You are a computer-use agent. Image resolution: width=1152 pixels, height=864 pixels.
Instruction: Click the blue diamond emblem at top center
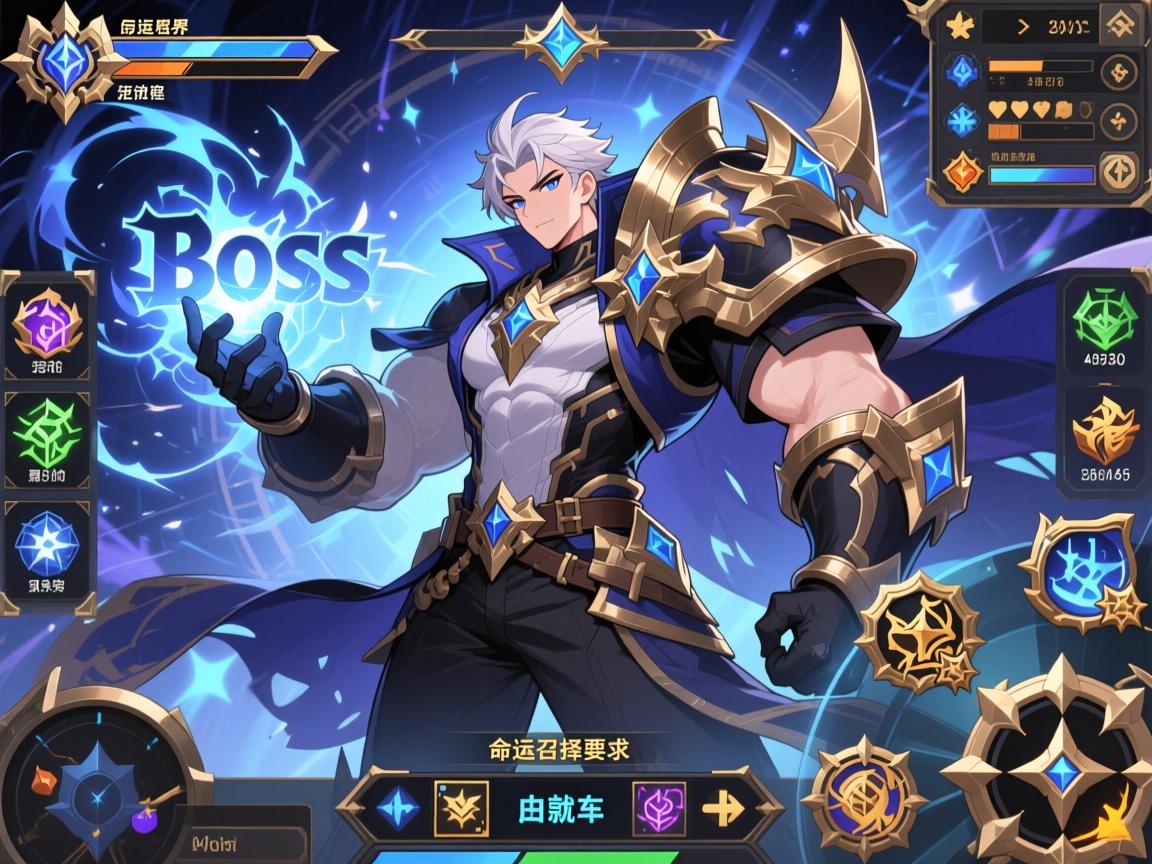[560, 41]
